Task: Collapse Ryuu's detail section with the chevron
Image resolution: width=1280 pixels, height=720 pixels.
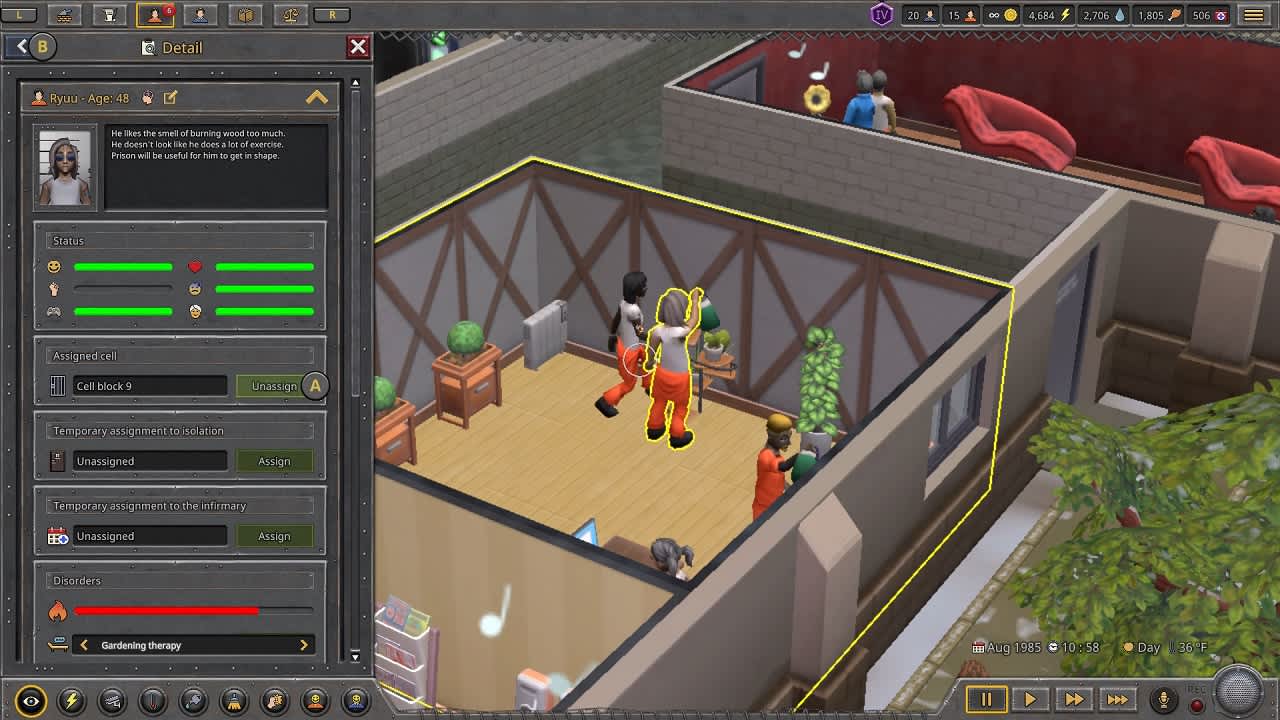Action: click(318, 97)
